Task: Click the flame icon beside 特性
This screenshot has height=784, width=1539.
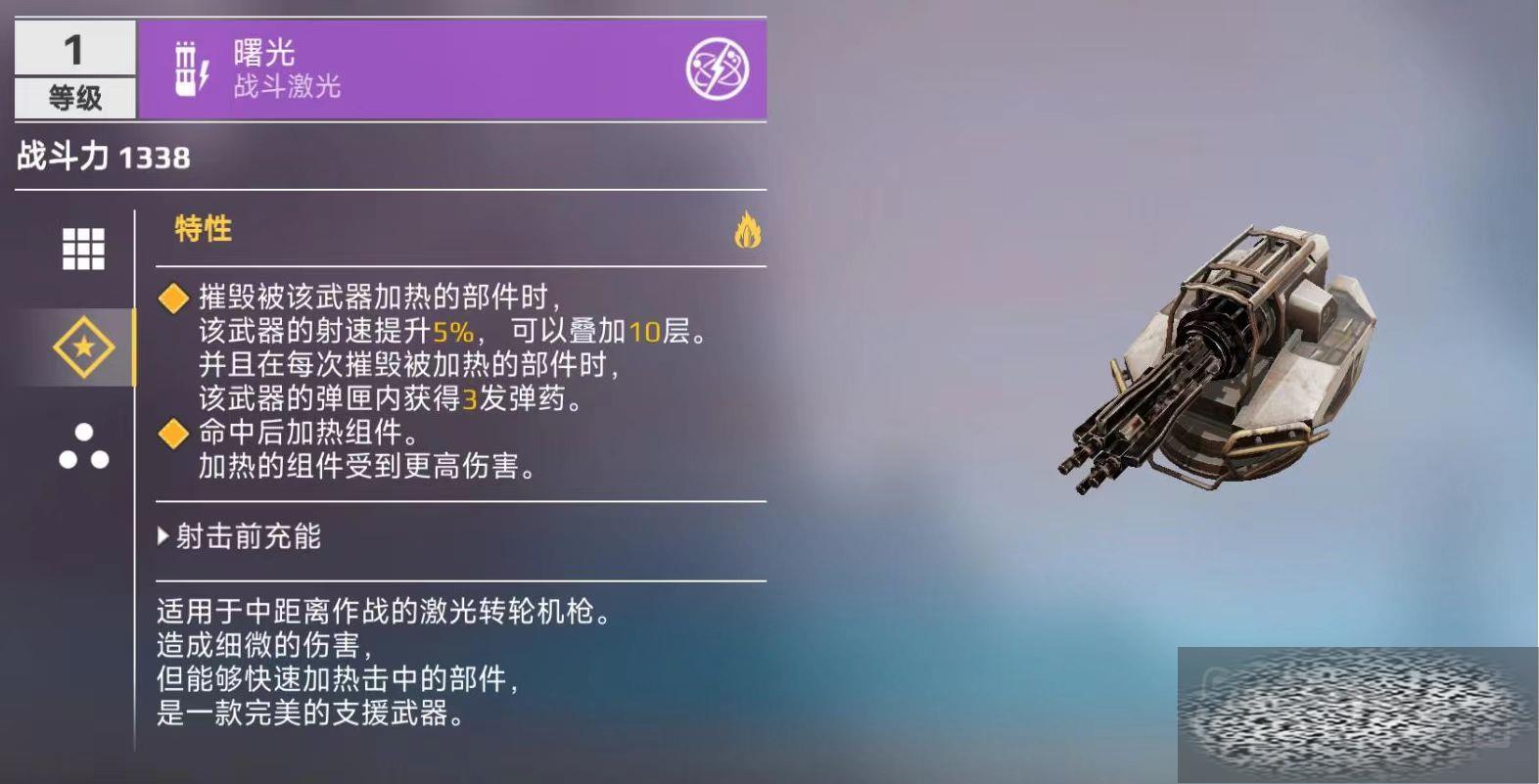Action: coord(747,231)
